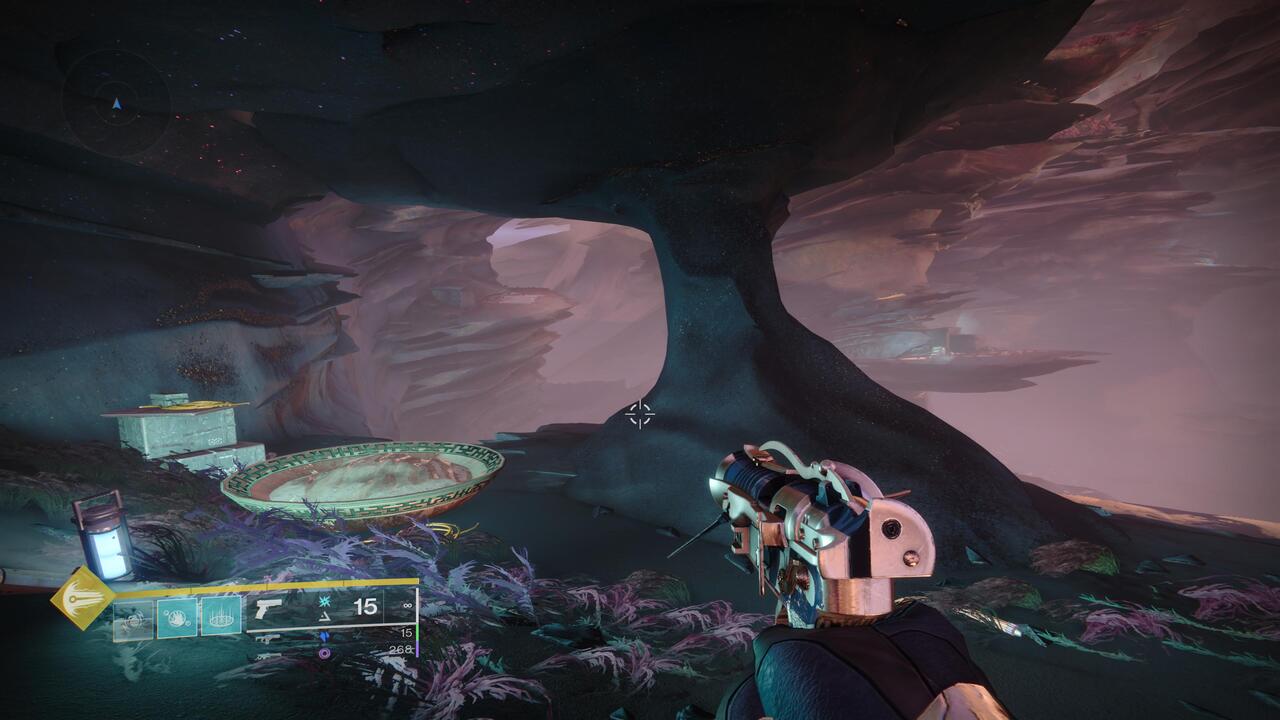
Task: Click the blue special ammo indicator
Action: (323, 636)
